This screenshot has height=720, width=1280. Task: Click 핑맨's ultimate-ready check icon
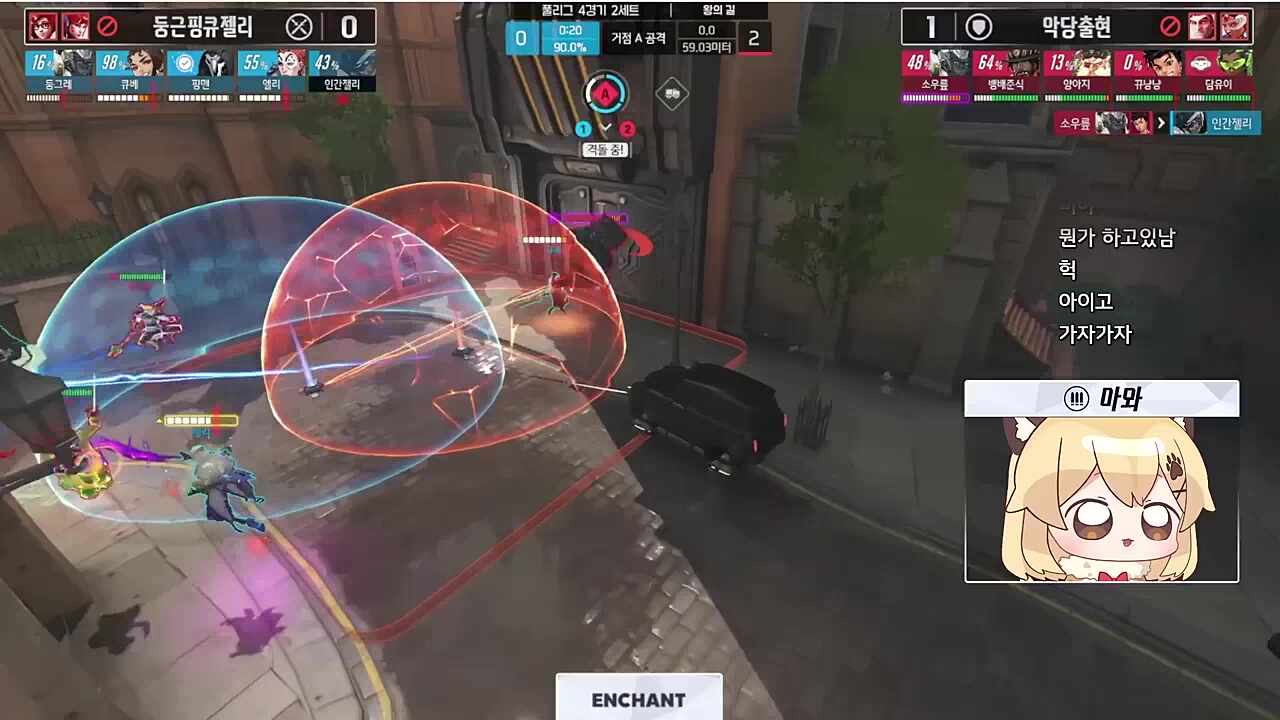(184, 62)
